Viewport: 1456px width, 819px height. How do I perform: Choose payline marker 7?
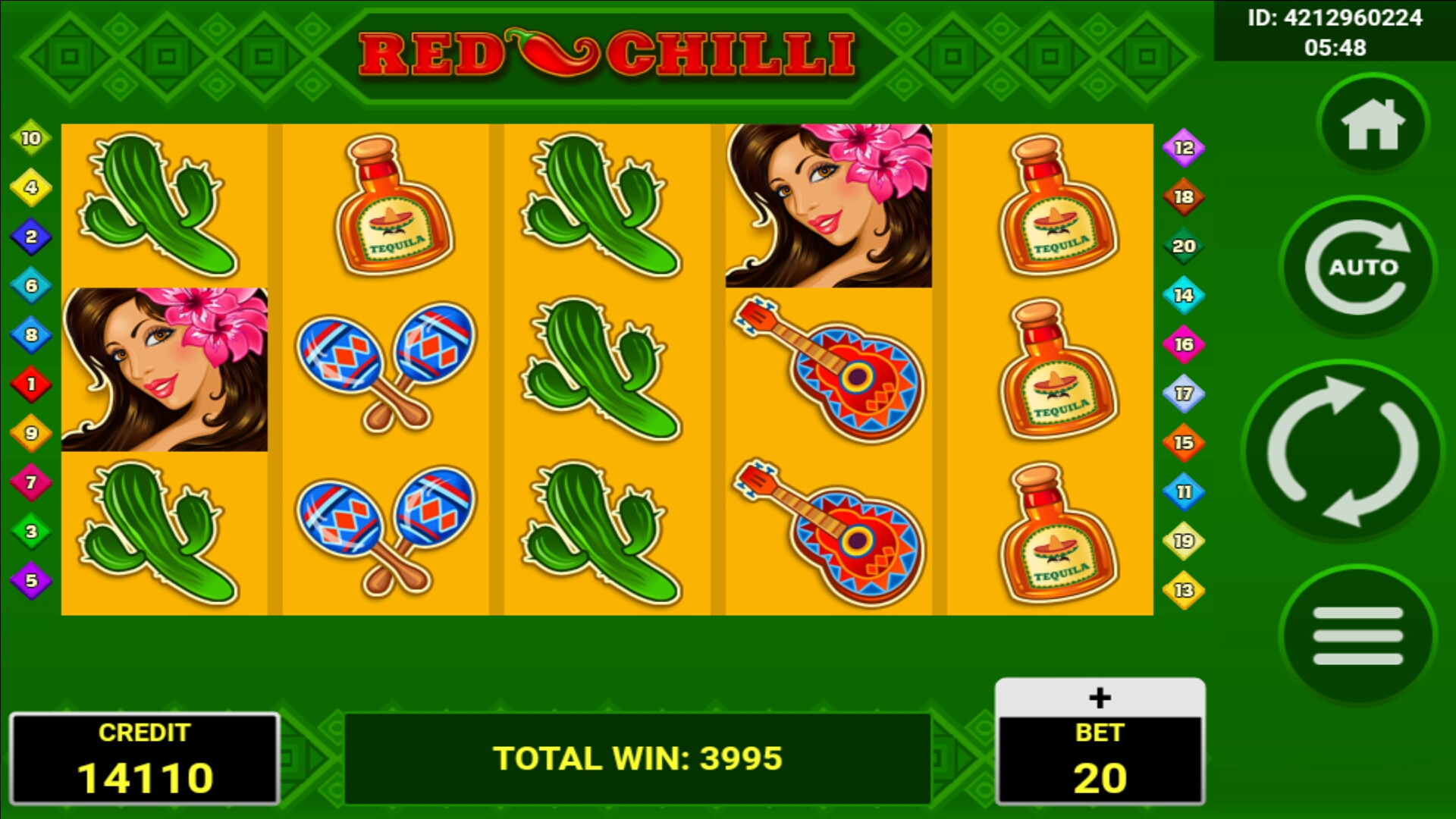click(x=31, y=482)
